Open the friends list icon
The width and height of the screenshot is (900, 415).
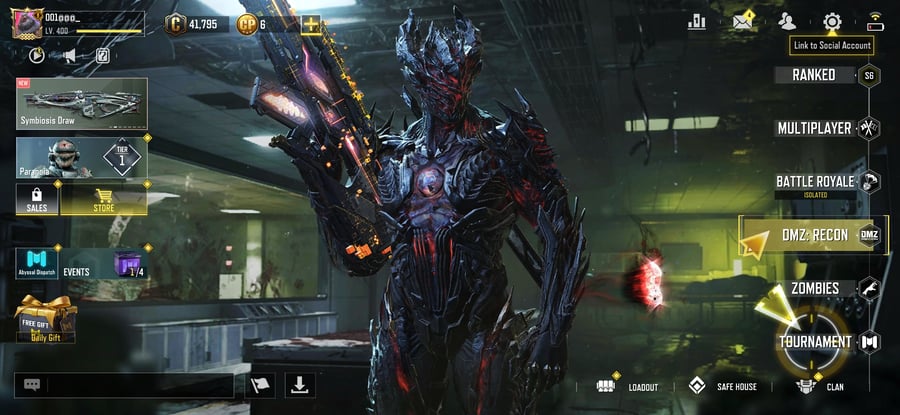[x=787, y=21]
